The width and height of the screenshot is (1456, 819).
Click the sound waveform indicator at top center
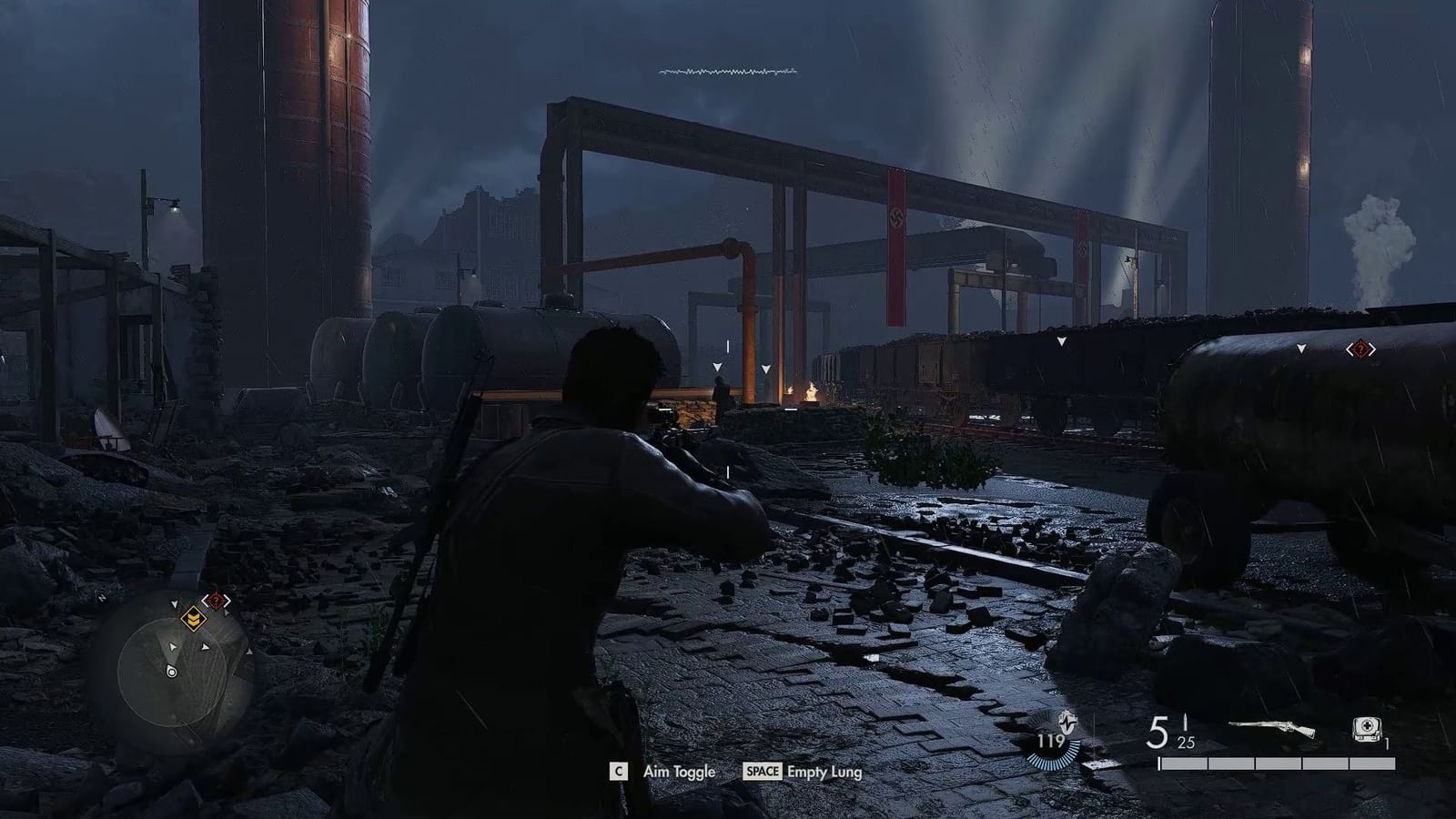point(728,69)
